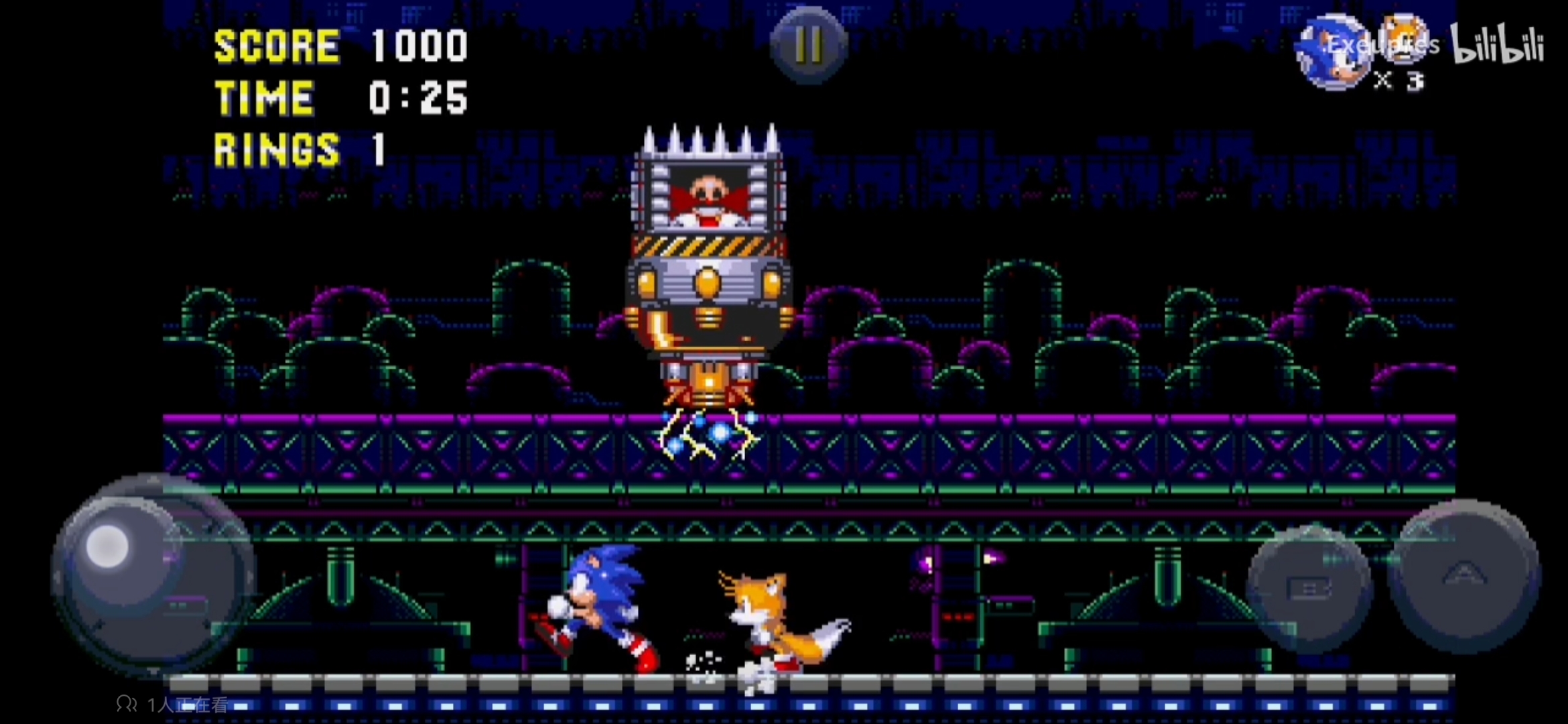The width and height of the screenshot is (1568, 724).
Task: Tap the up-arrow jump button
Action: 1463,577
